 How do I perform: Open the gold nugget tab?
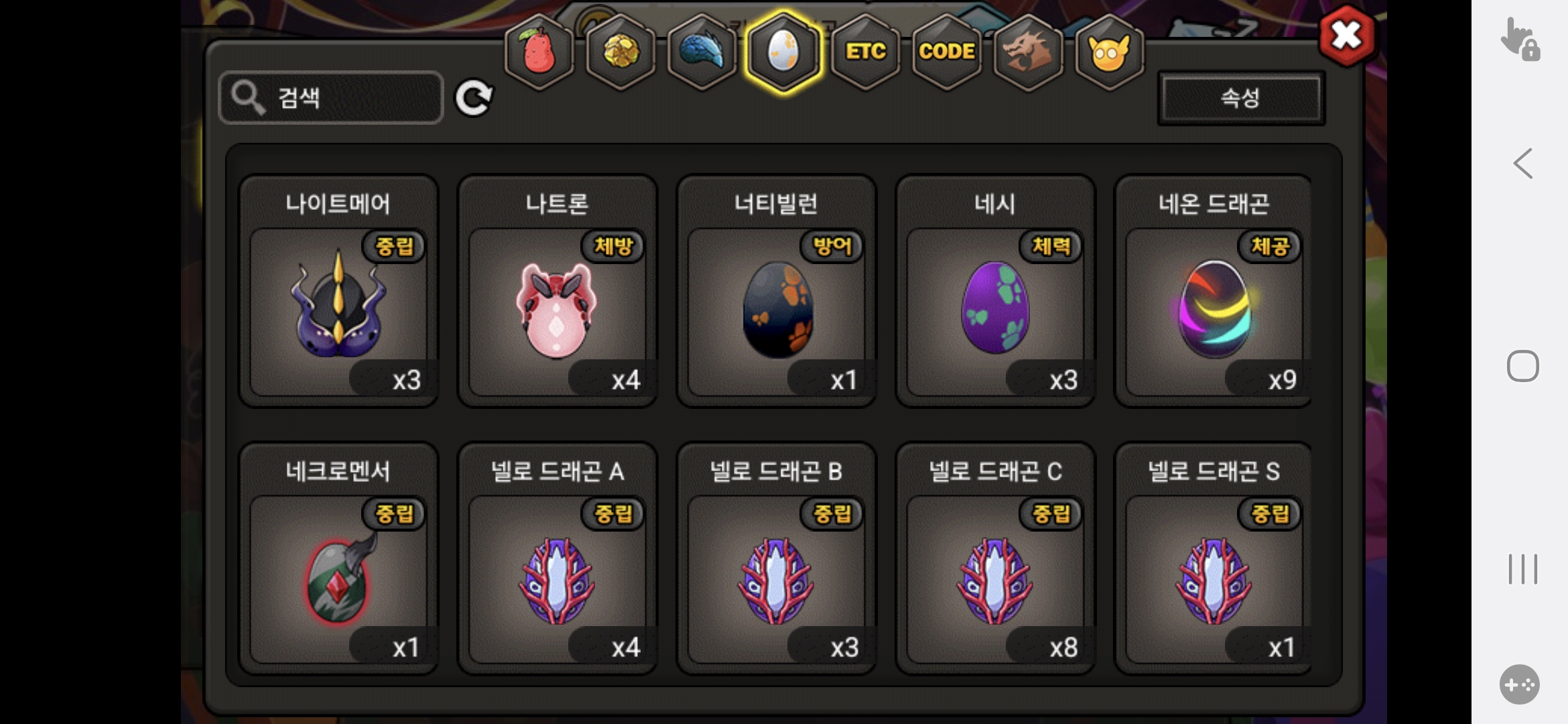click(620, 52)
